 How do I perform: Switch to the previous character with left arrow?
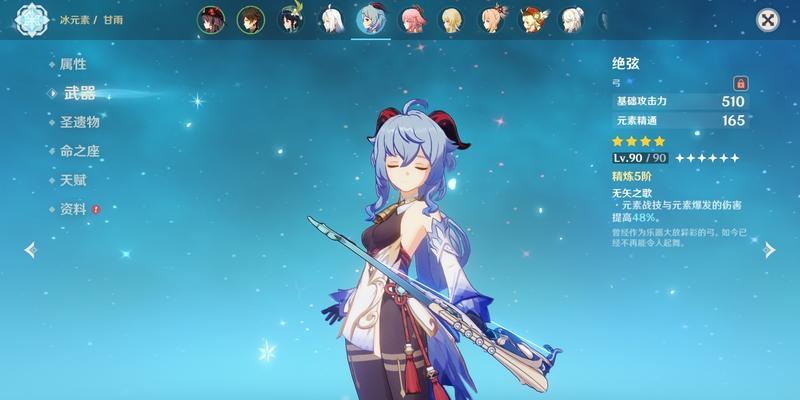(30, 249)
